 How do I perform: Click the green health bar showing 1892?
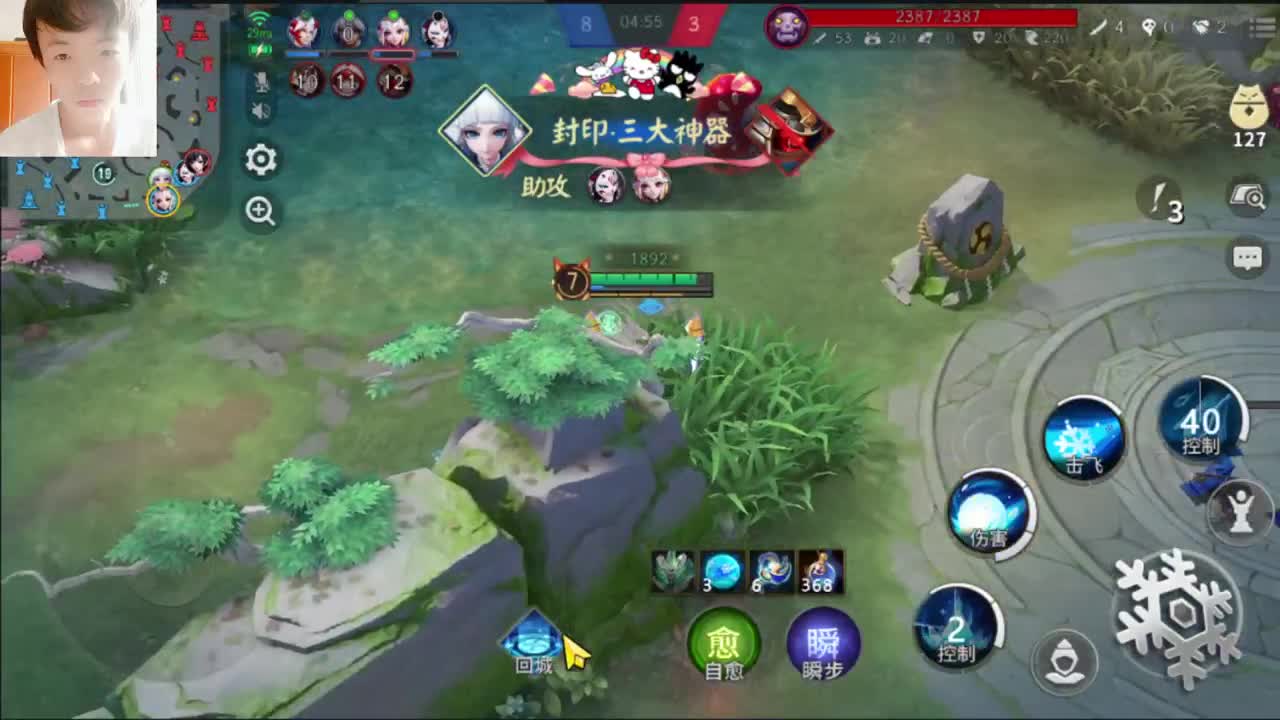(x=648, y=280)
